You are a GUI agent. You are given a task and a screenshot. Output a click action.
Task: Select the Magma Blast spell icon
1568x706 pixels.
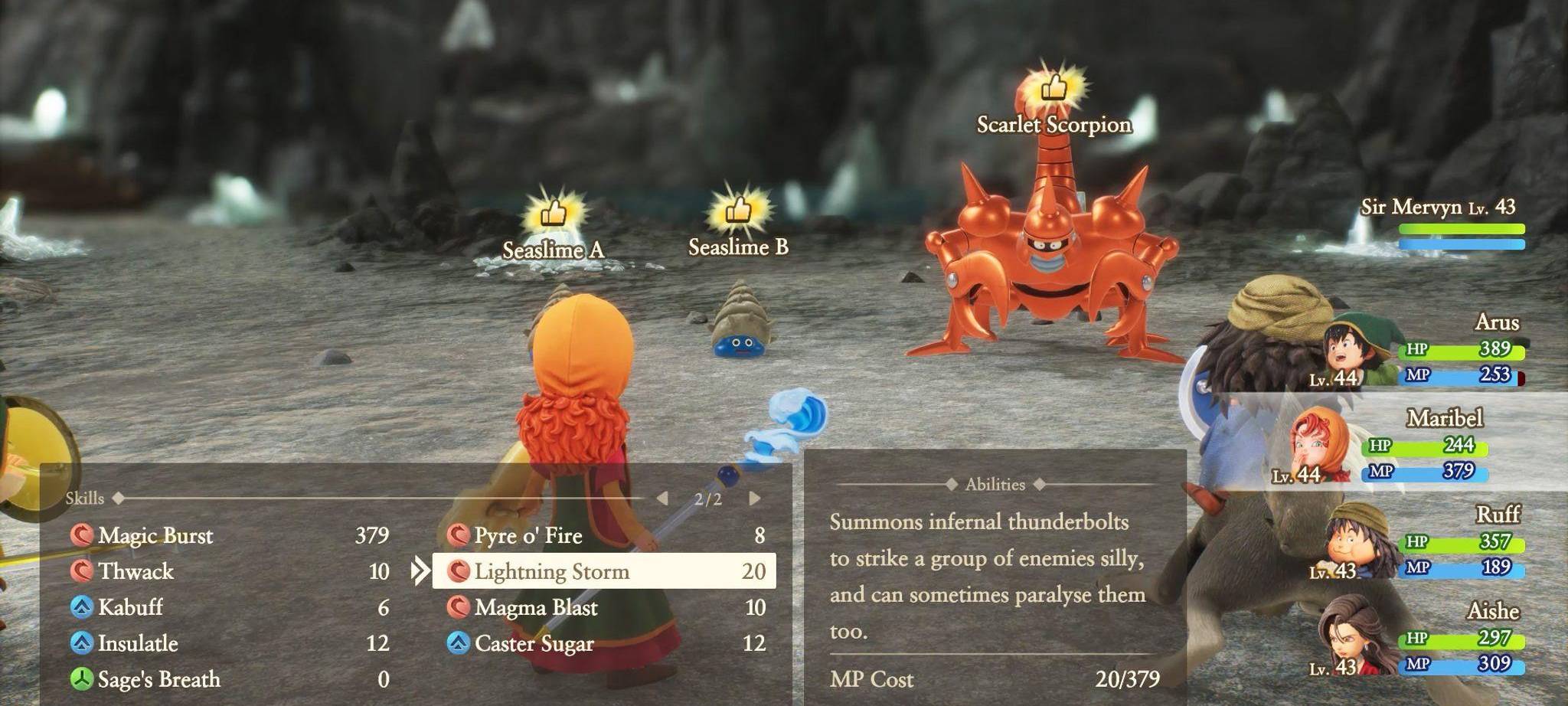[459, 608]
